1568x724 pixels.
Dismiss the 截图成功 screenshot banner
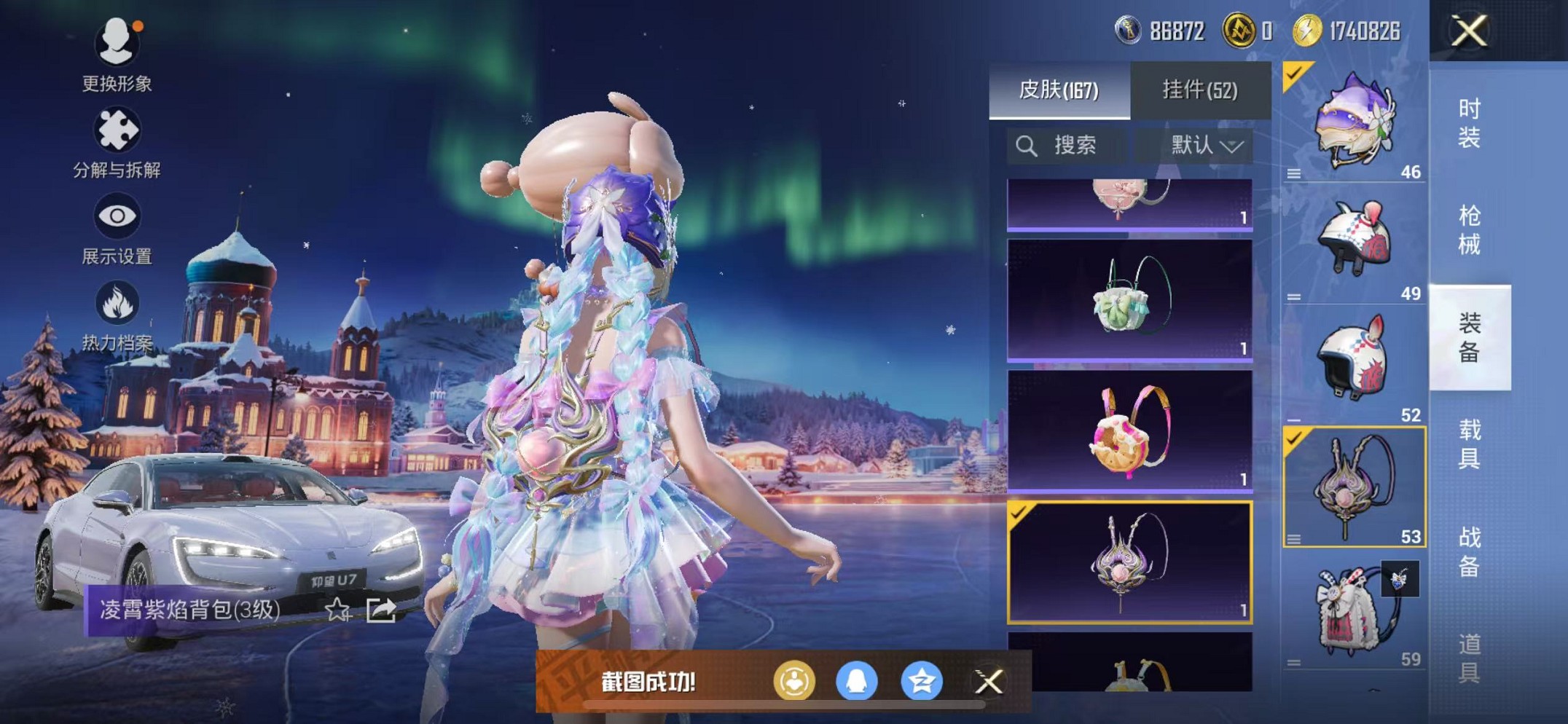pyautogui.click(x=989, y=682)
